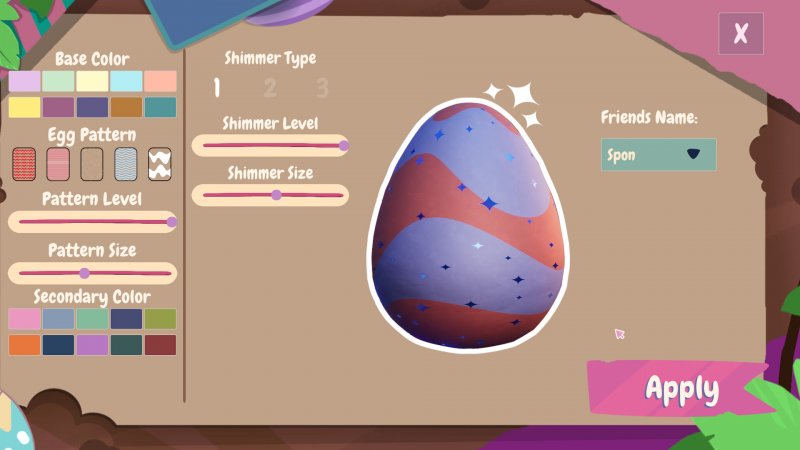Image resolution: width=800 pixels, height=450 pixels.
Task: Select the brown-orange base color swatch
Action: [x=126, y=107]
